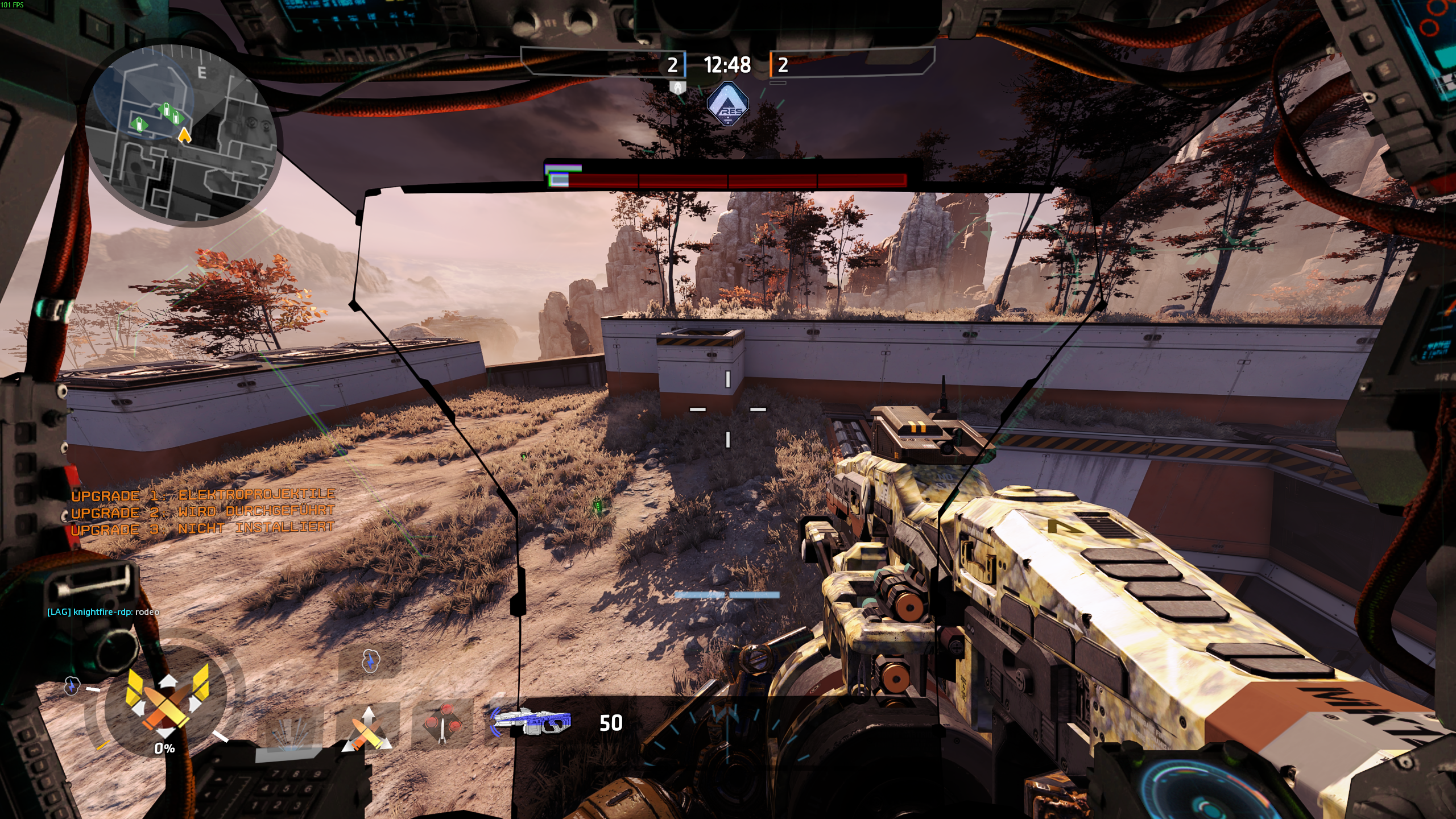Click the ARES faction emblem under the timer
The image size is (1456, 819).
coord(727,105)
